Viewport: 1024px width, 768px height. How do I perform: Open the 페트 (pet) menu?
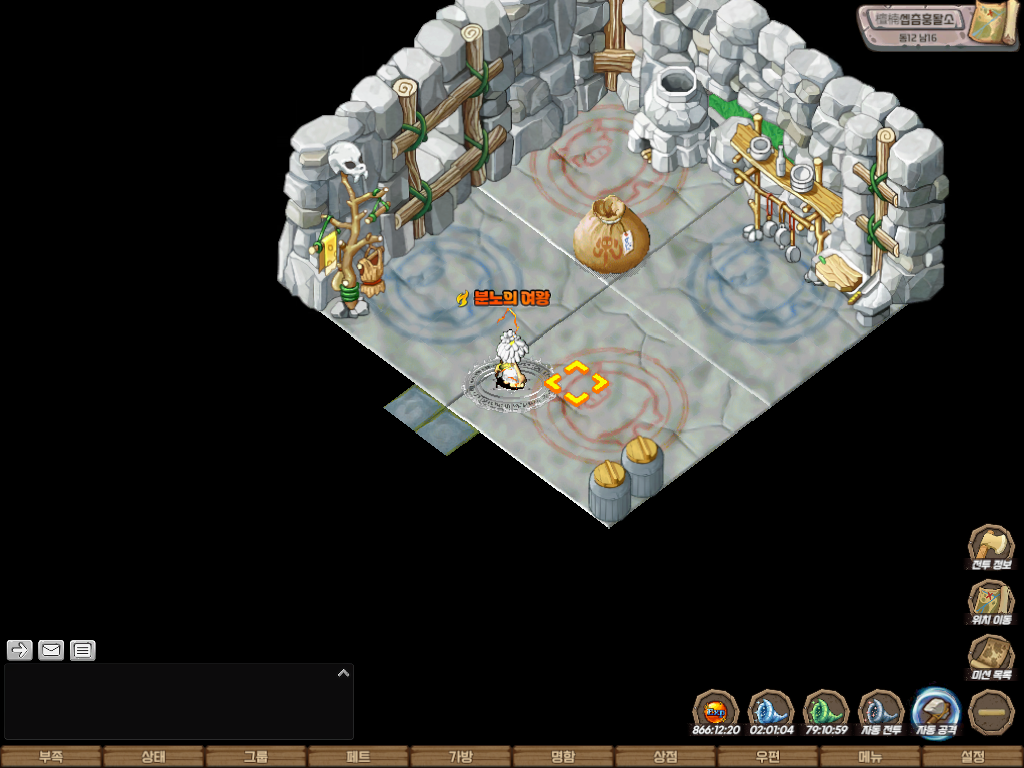click(358, 757)
